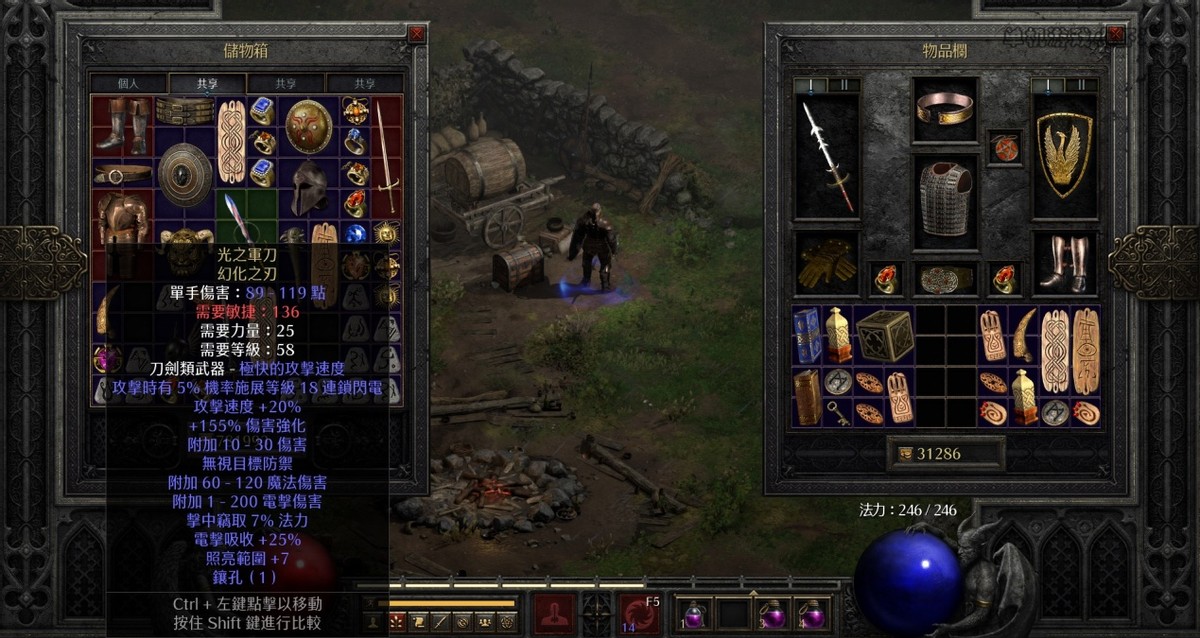1200x638 pixels.
Task: Close the stash window
Action: click(416, 34)
